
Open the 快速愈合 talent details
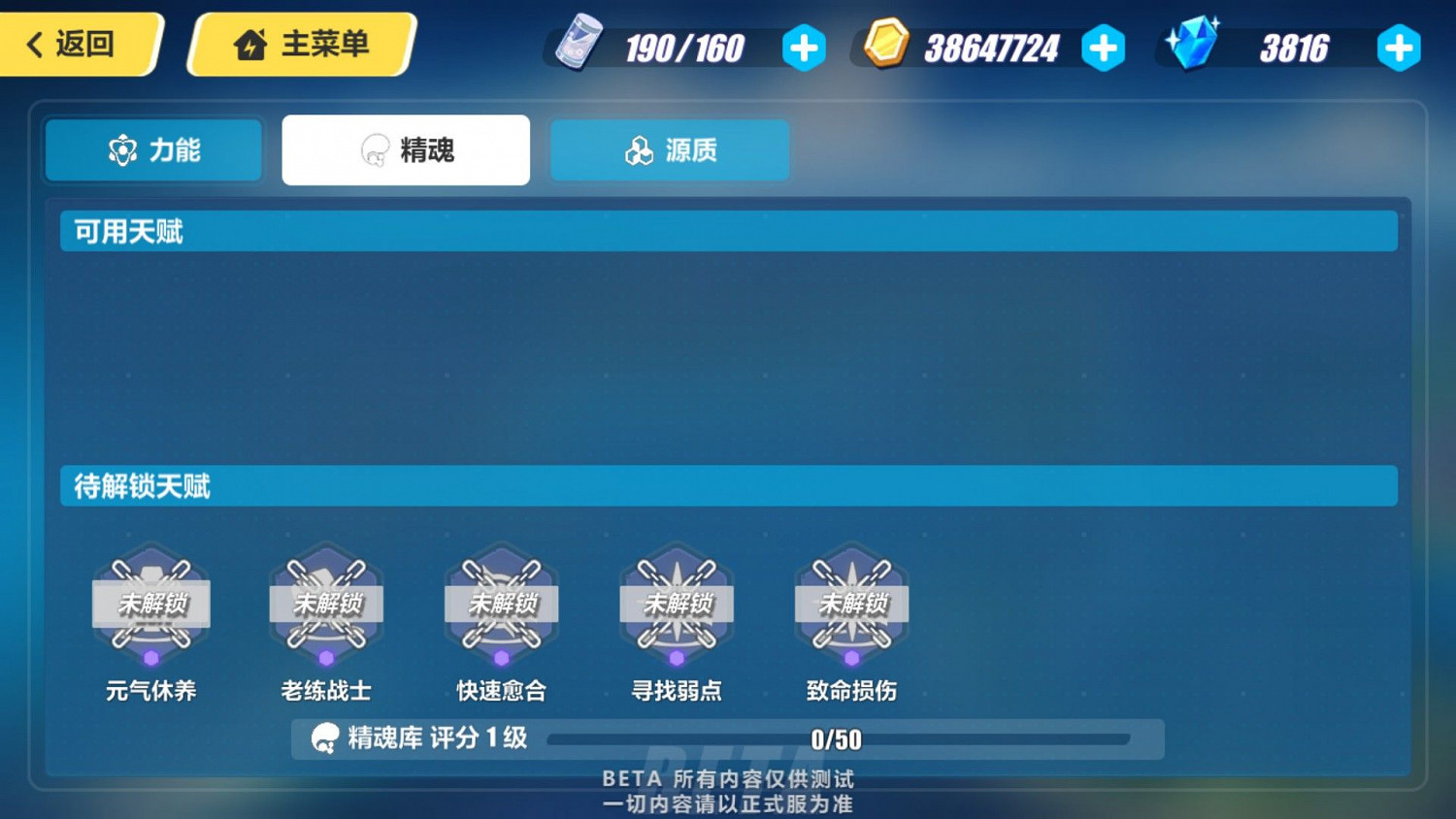coord(501,604)
